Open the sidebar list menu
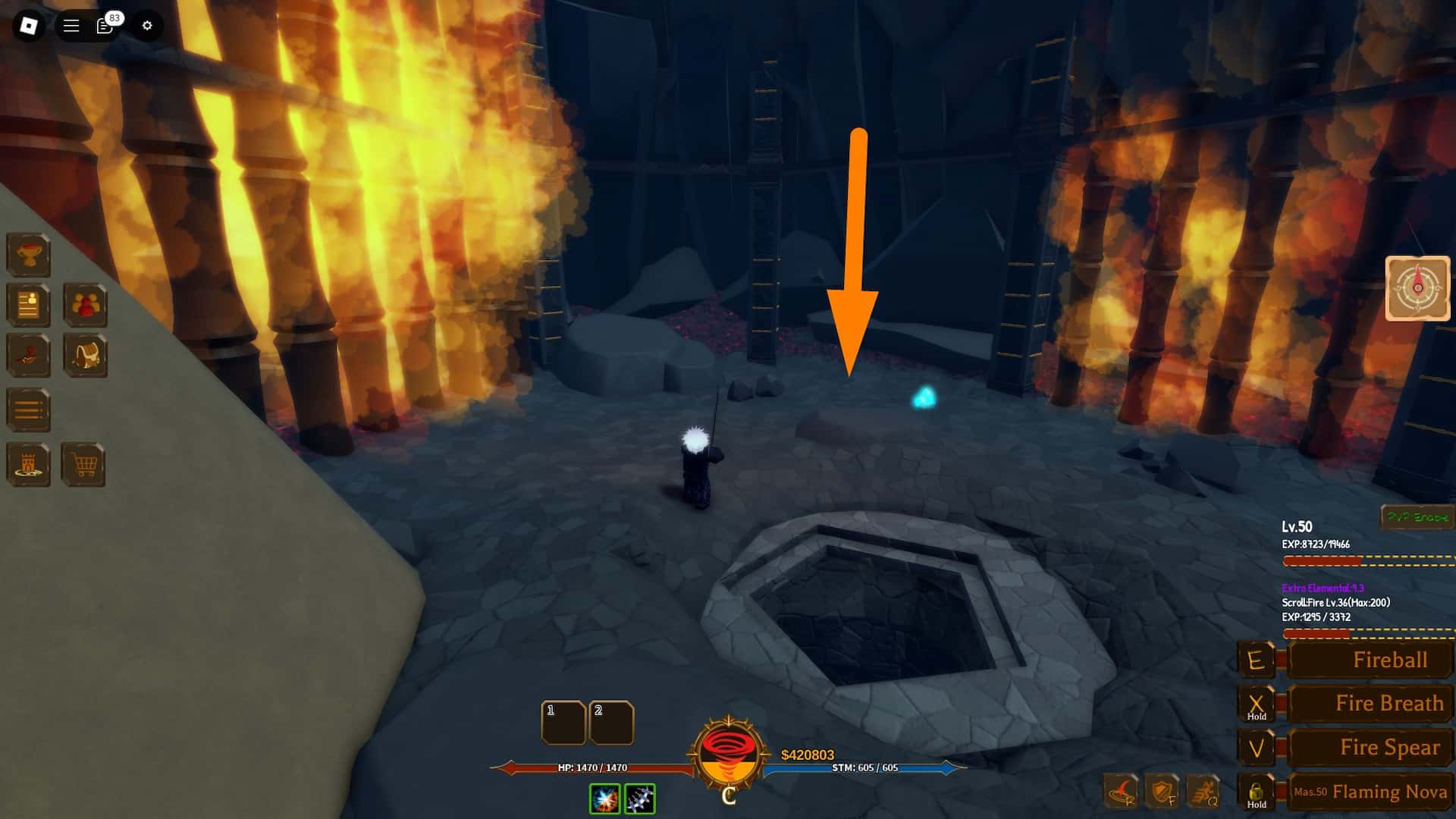This screenshot has width=1456, height=819. click(29, 408)
